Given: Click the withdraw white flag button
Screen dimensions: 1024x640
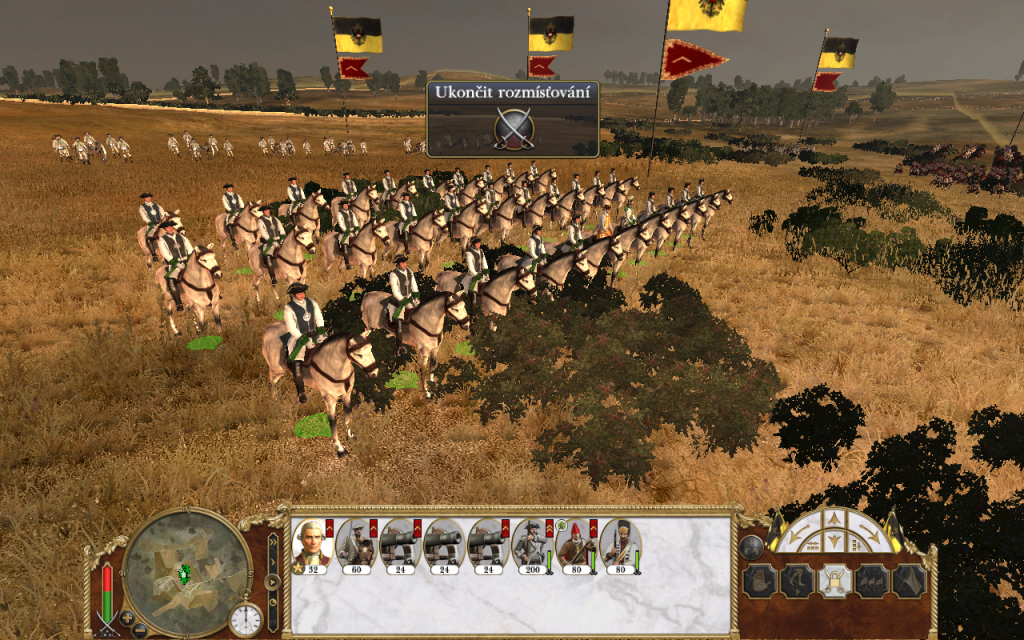Looking at the screenshot, I should pos(908,581).
